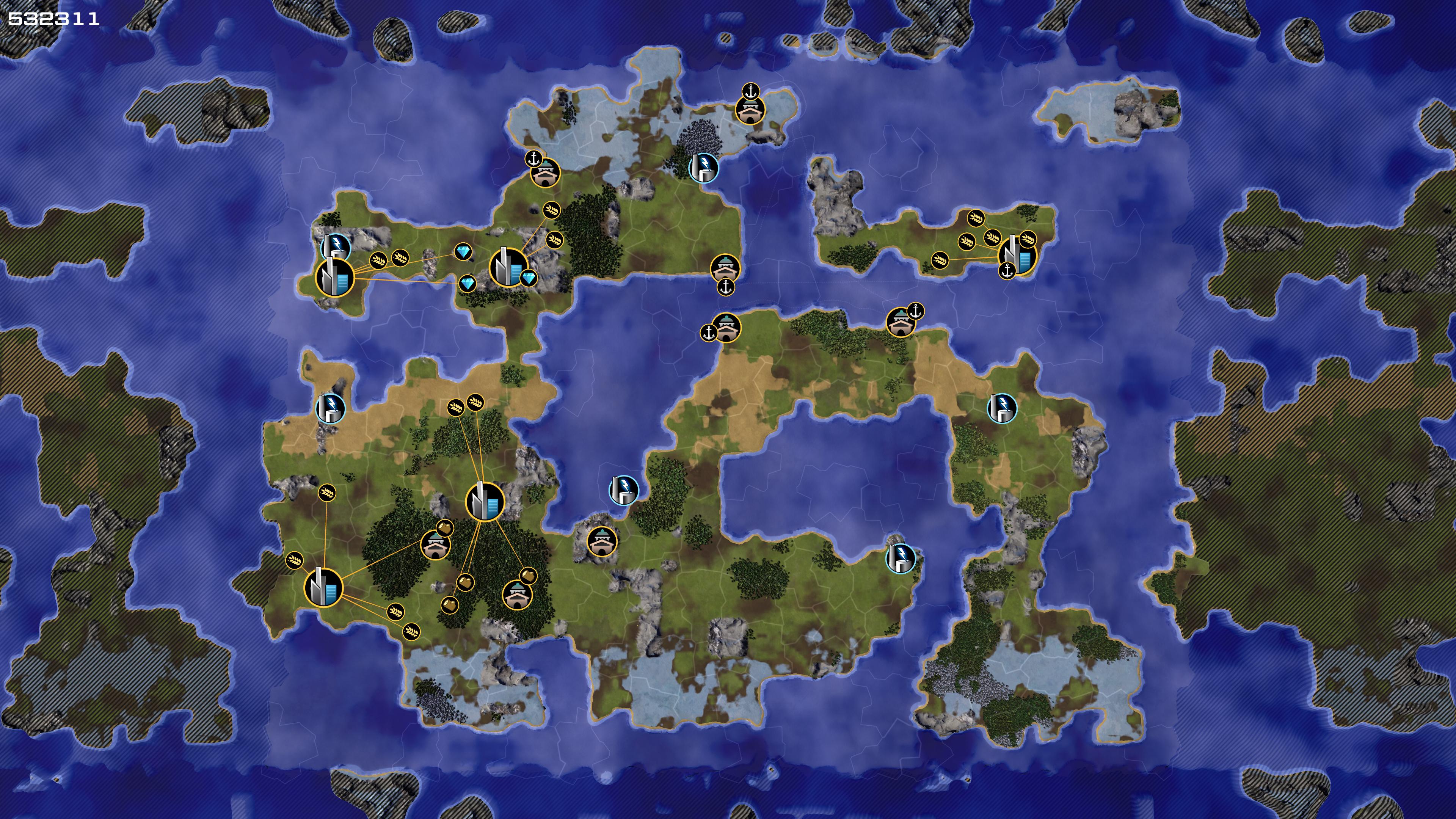This screenshot has height=819, width=1456.
Task: Click the anchor badge on the island city
Action: pos(1007,271)
